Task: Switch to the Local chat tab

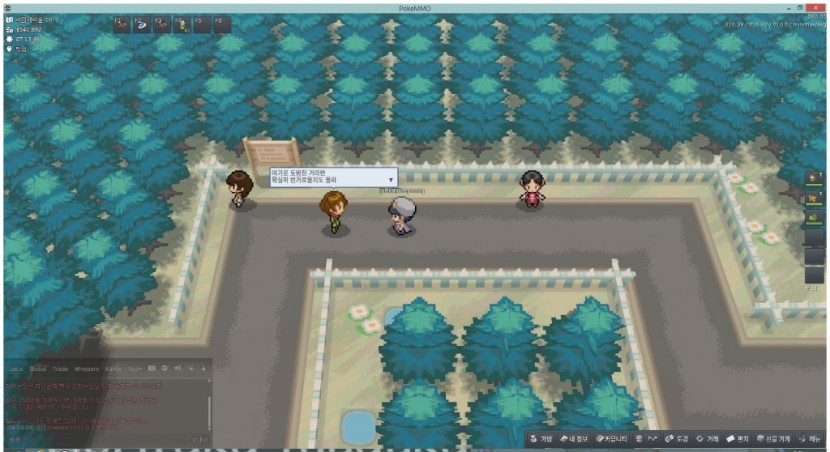Action: pos(15,369)
